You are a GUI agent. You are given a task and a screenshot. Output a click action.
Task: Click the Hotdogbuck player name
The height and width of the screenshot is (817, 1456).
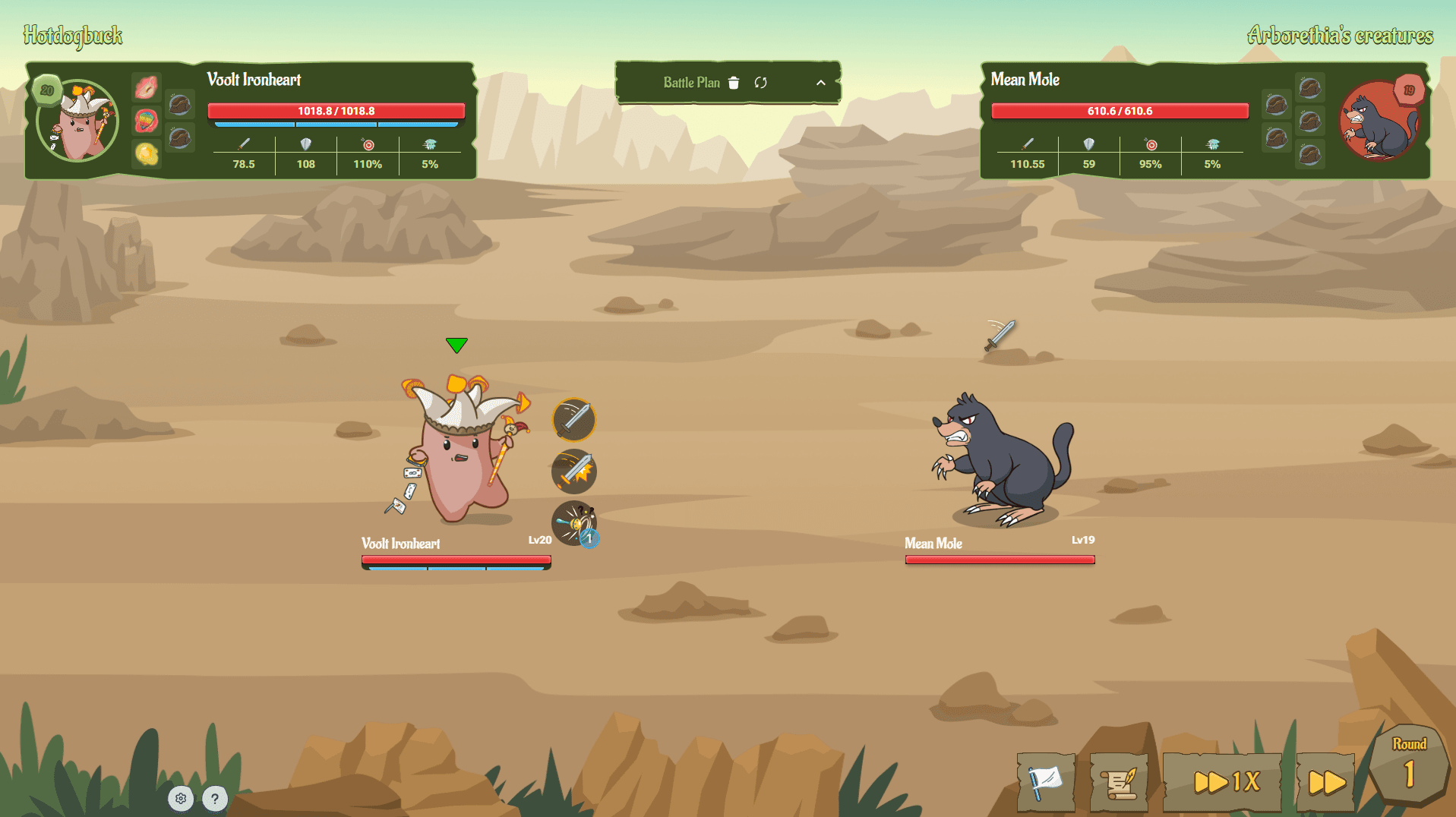(72, 36)
